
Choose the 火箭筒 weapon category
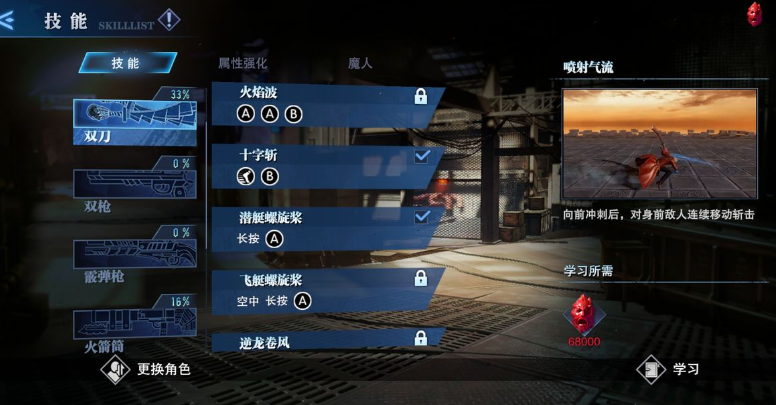click(134, 327)
